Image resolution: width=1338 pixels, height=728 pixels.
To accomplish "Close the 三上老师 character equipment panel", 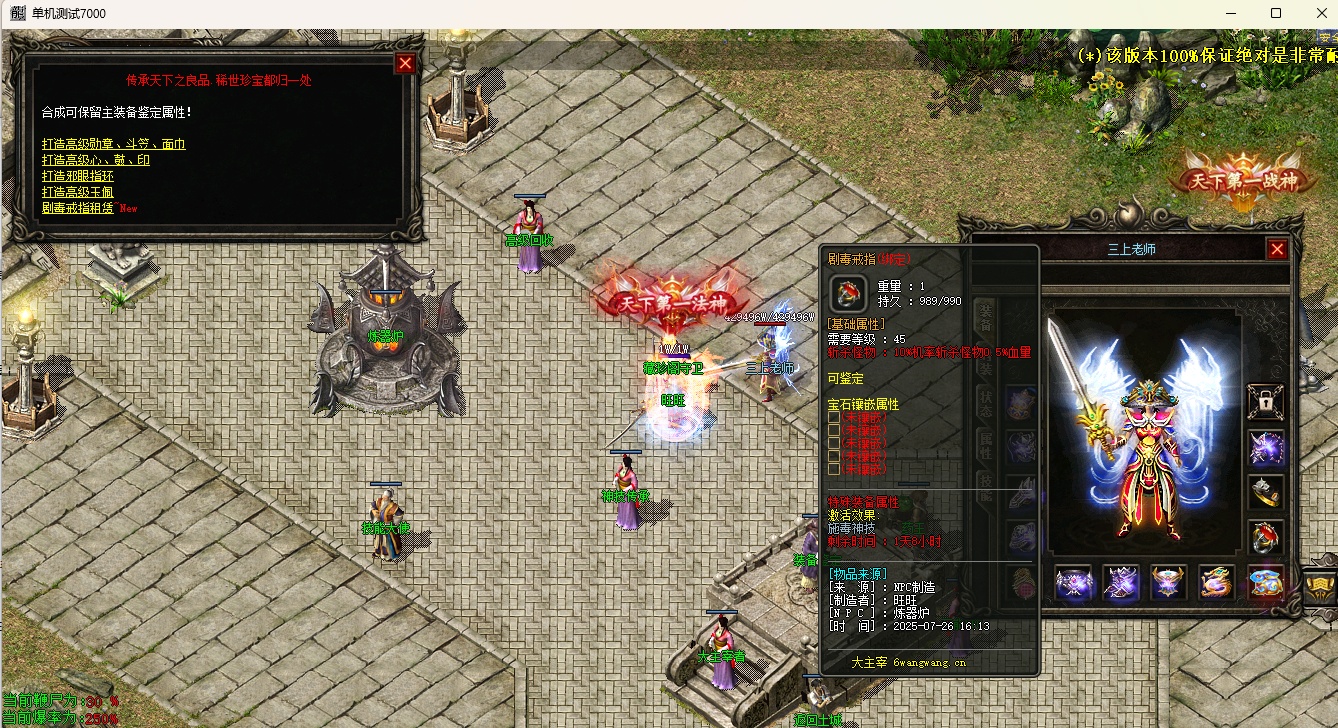I will tap(1277, 250).
